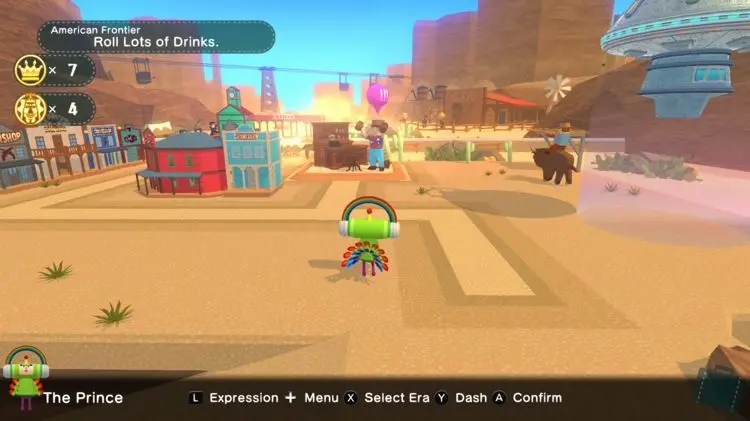Click the gold face medal icon
Image resolution: width=750 pixels, height=421 pixels.
click(x=29, y=107)
